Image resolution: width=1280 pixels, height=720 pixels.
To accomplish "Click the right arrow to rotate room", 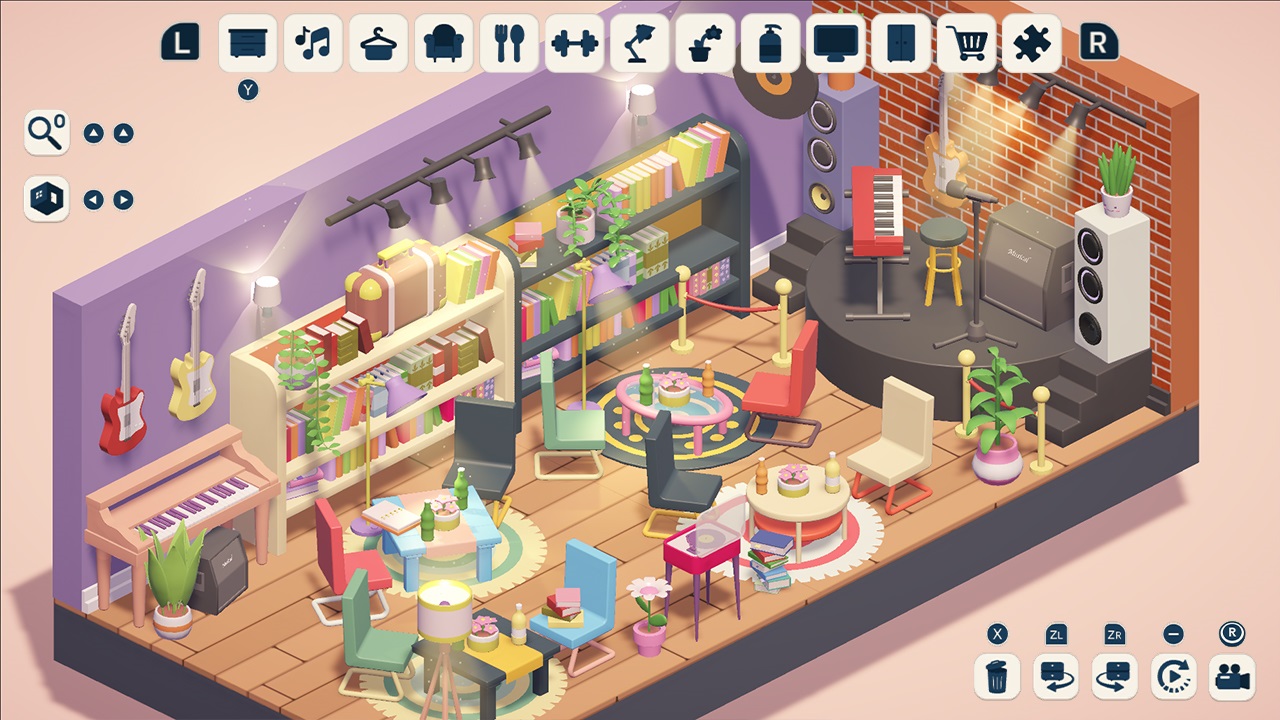I will click(122, 198).
